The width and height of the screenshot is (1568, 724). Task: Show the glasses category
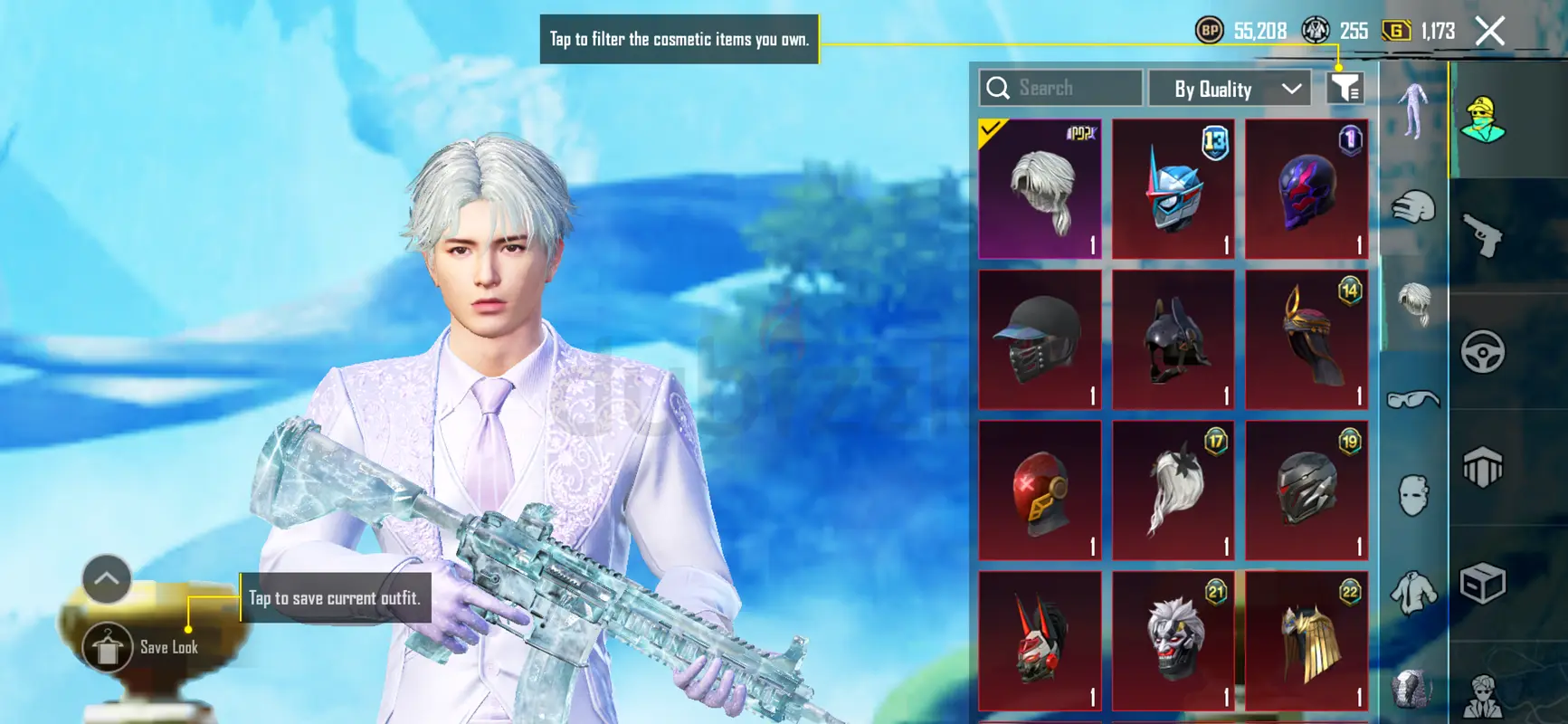click(x=1412, y=398)
